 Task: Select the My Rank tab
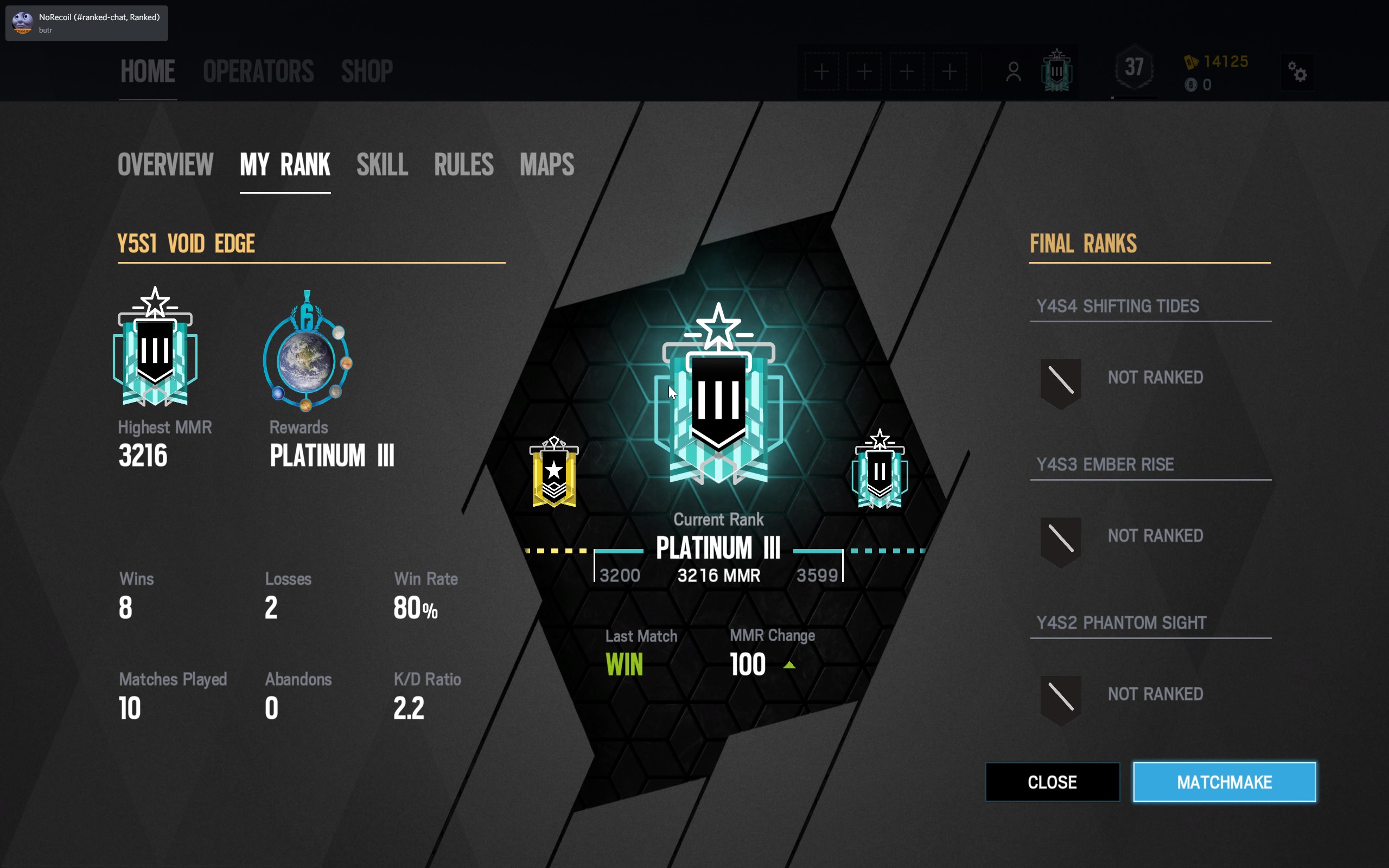tap(285, 165)
